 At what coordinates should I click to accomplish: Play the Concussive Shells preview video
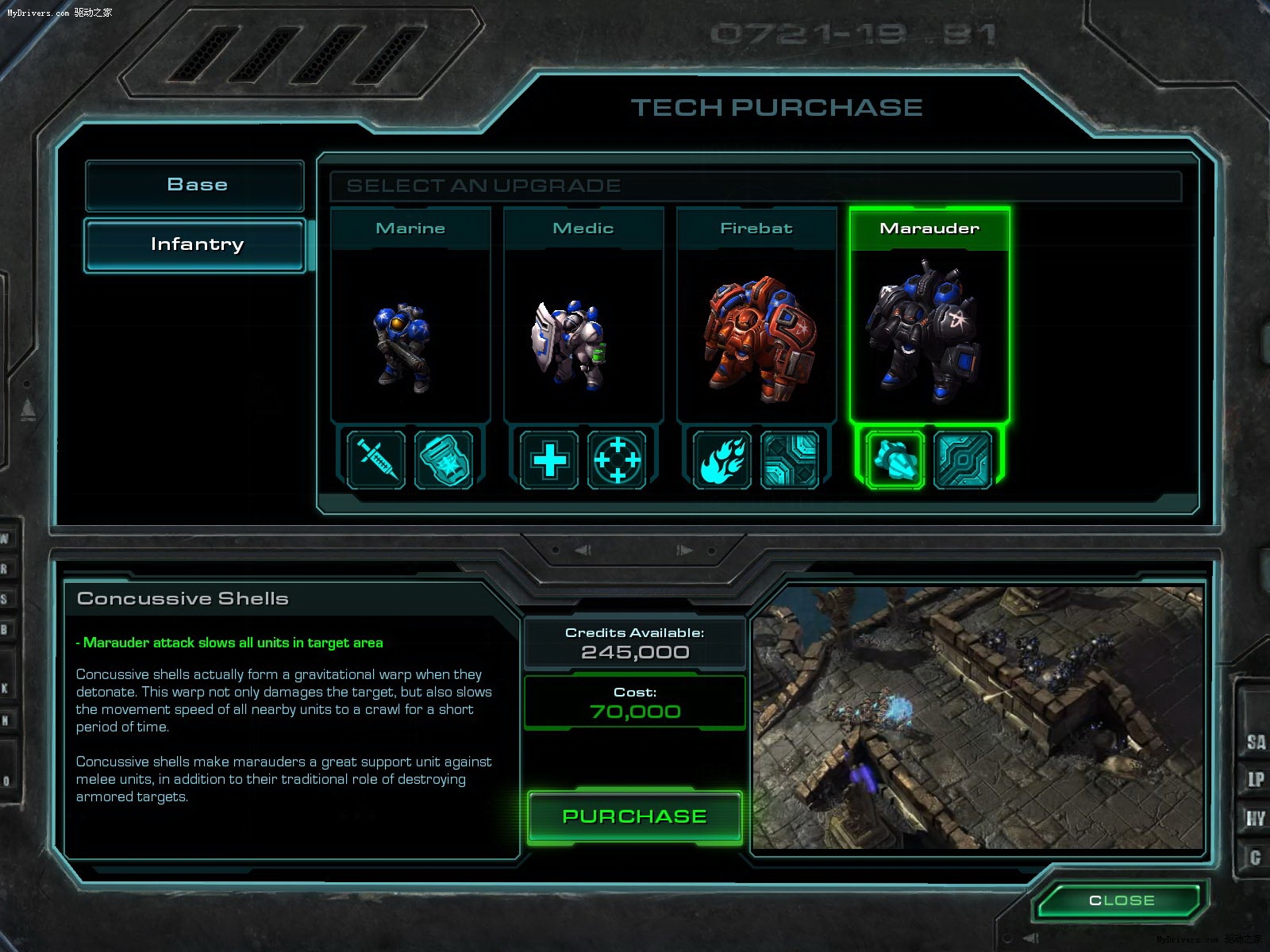978,718
